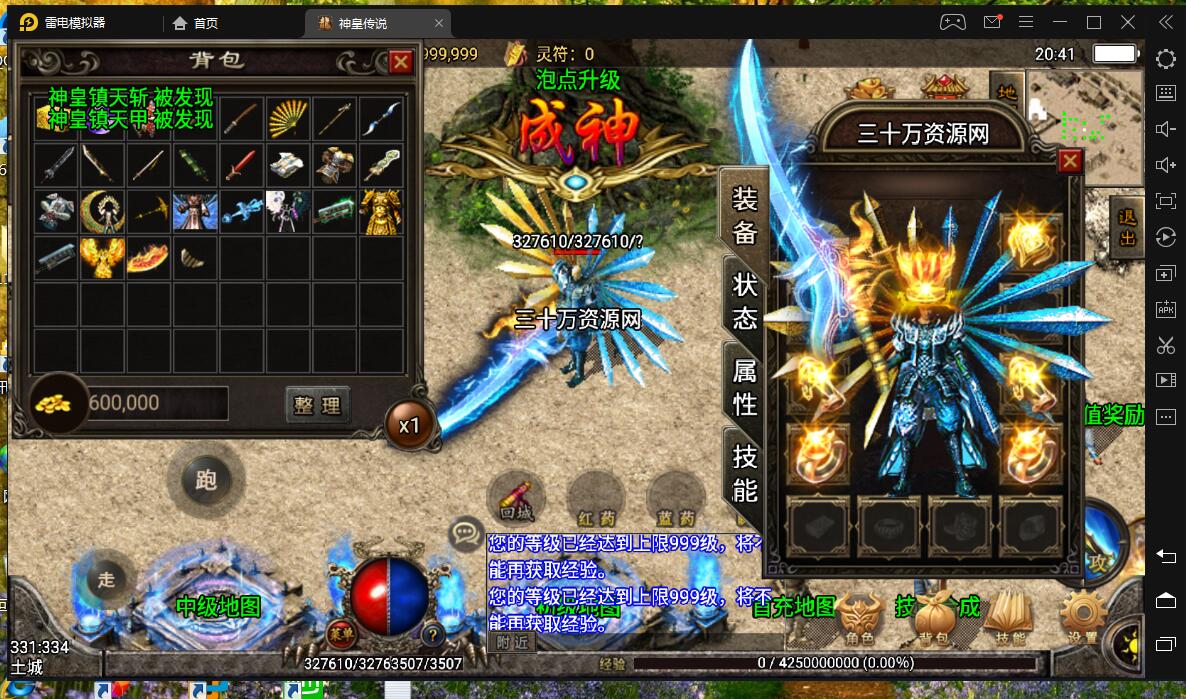Open the chat speech bubble button

(466, 533)
